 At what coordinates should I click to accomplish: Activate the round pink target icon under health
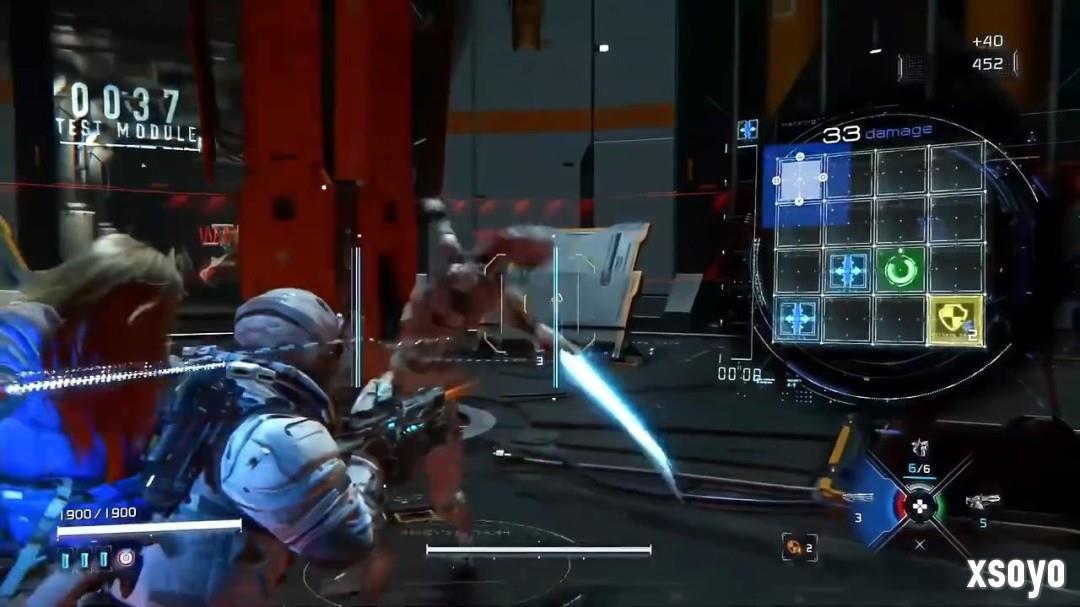tap(126, 559)
